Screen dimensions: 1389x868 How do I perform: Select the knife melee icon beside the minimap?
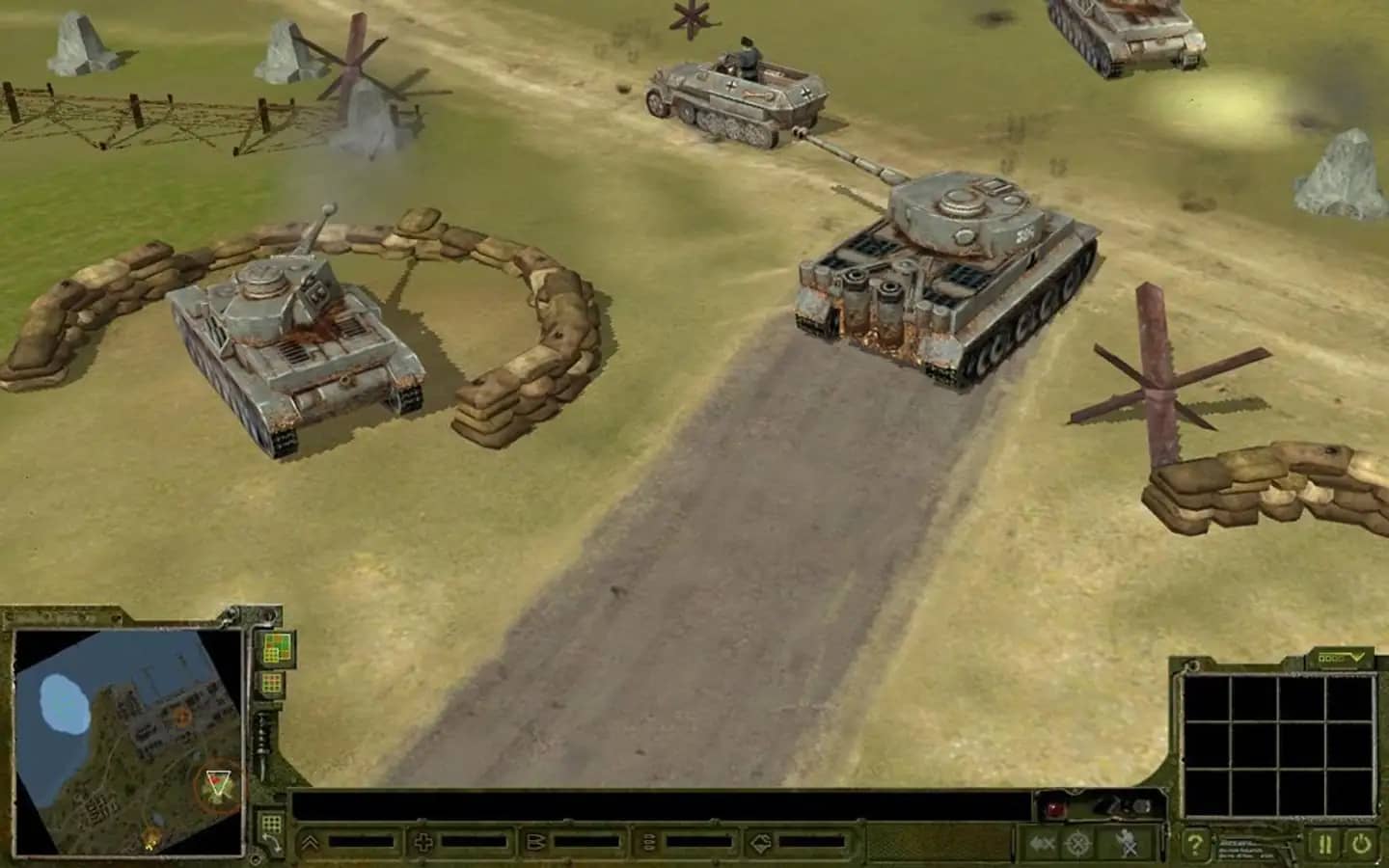pos(263,746)
